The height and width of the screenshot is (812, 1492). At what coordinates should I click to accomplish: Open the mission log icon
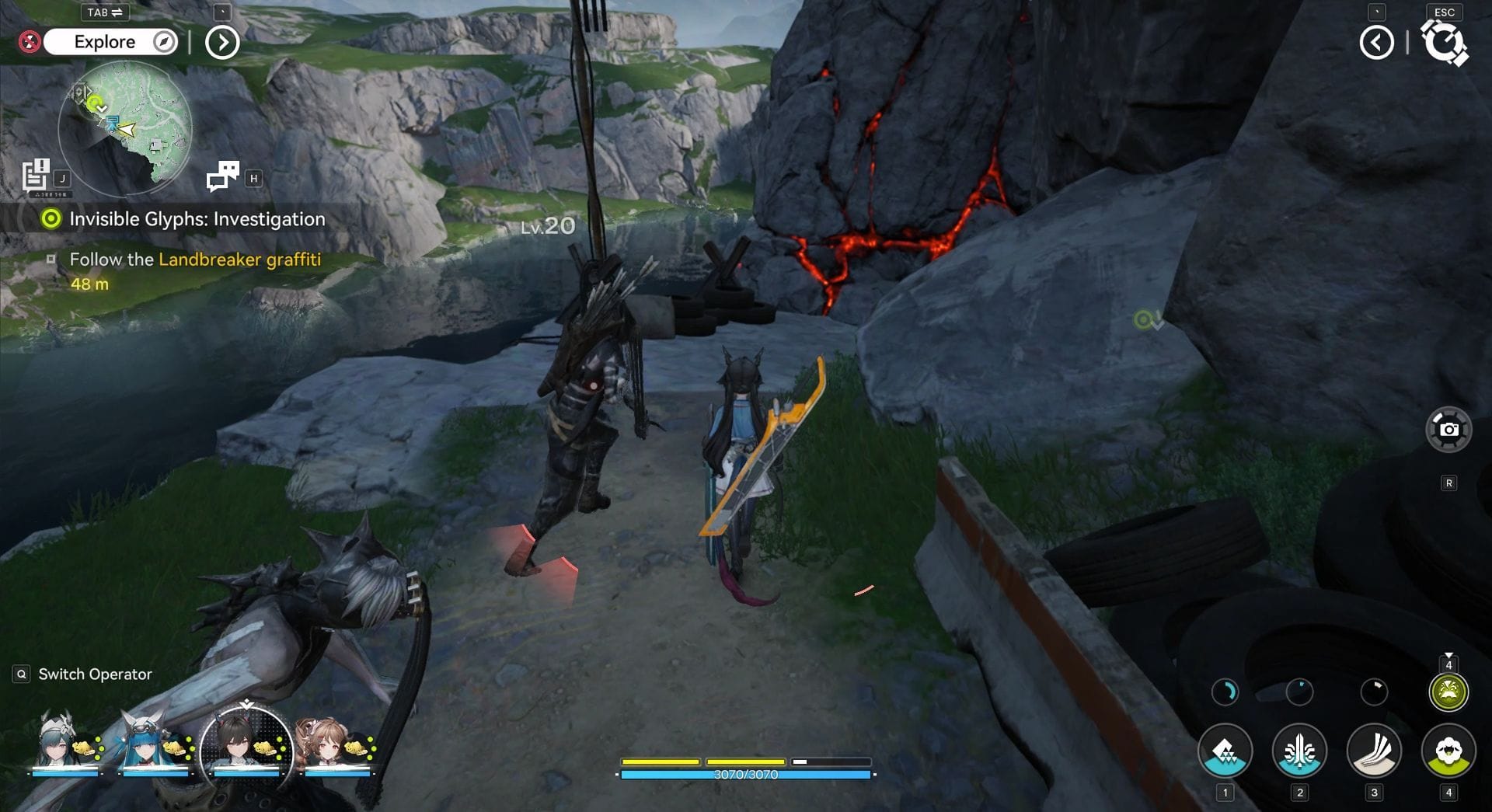[36, 175]
